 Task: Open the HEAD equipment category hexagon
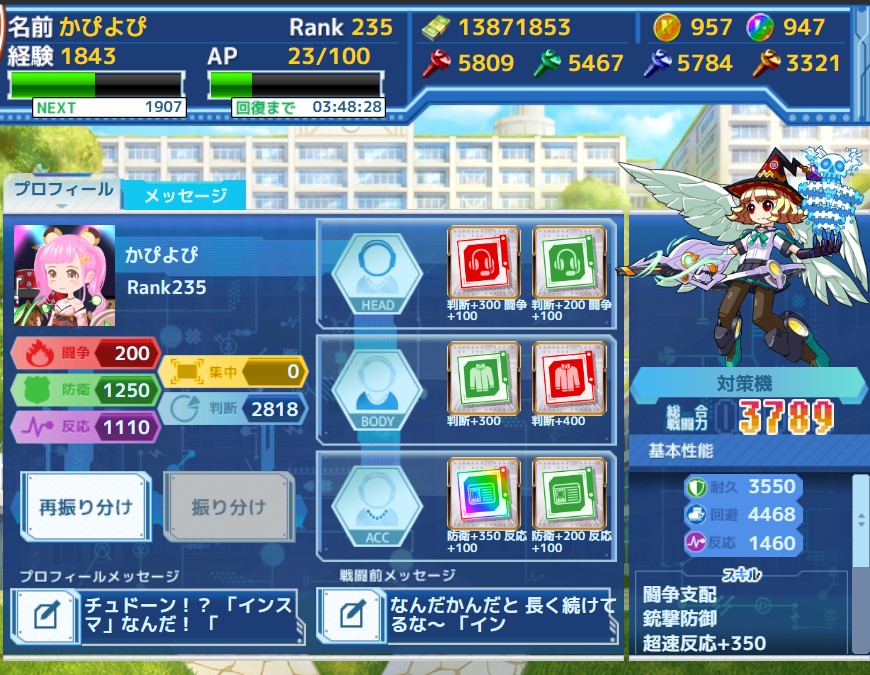coord(377,272)
